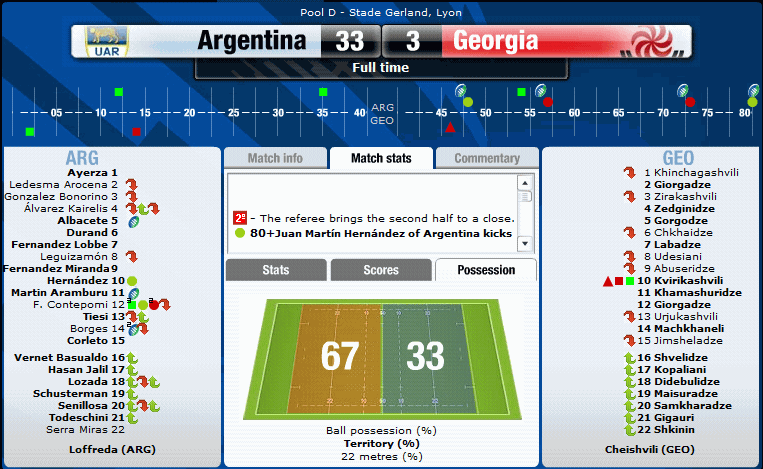763x469 pixels.
Task: Select Argentina player Hernández 10
Action: point(83,281)
